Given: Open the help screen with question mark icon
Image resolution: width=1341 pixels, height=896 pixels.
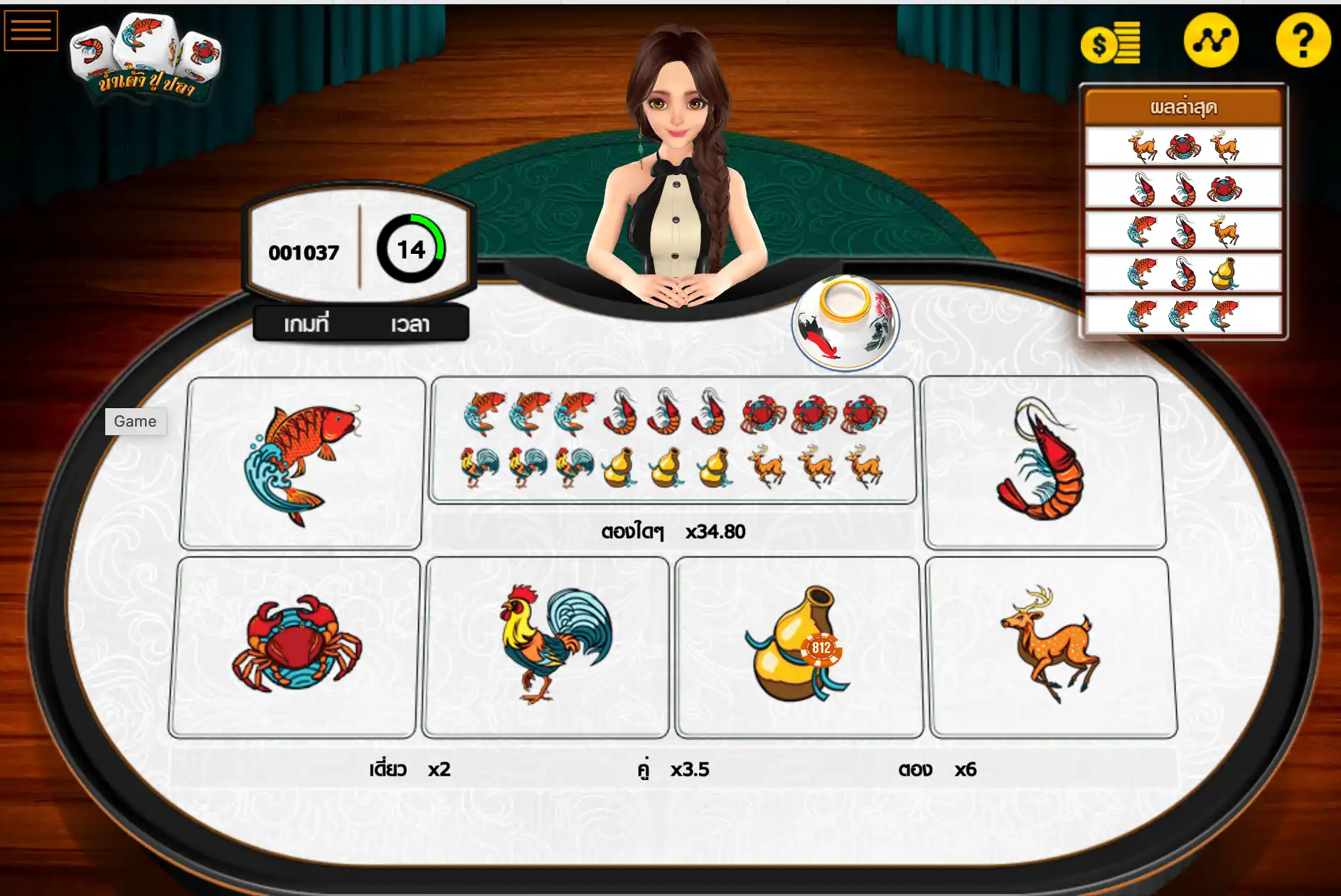Looking at the screenshot, I should tap(1303, 39).
